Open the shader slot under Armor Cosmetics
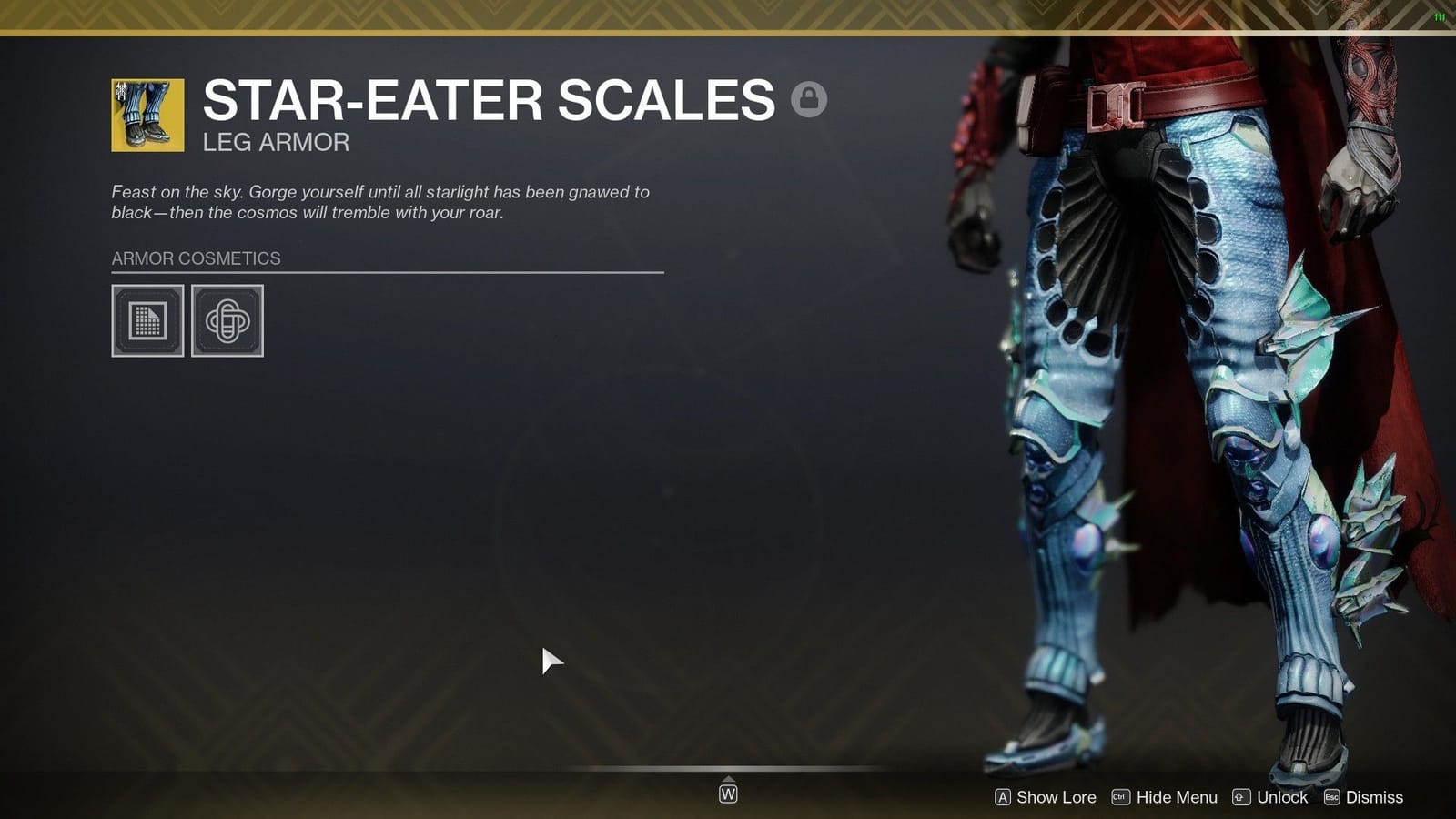 pos(148,320)
